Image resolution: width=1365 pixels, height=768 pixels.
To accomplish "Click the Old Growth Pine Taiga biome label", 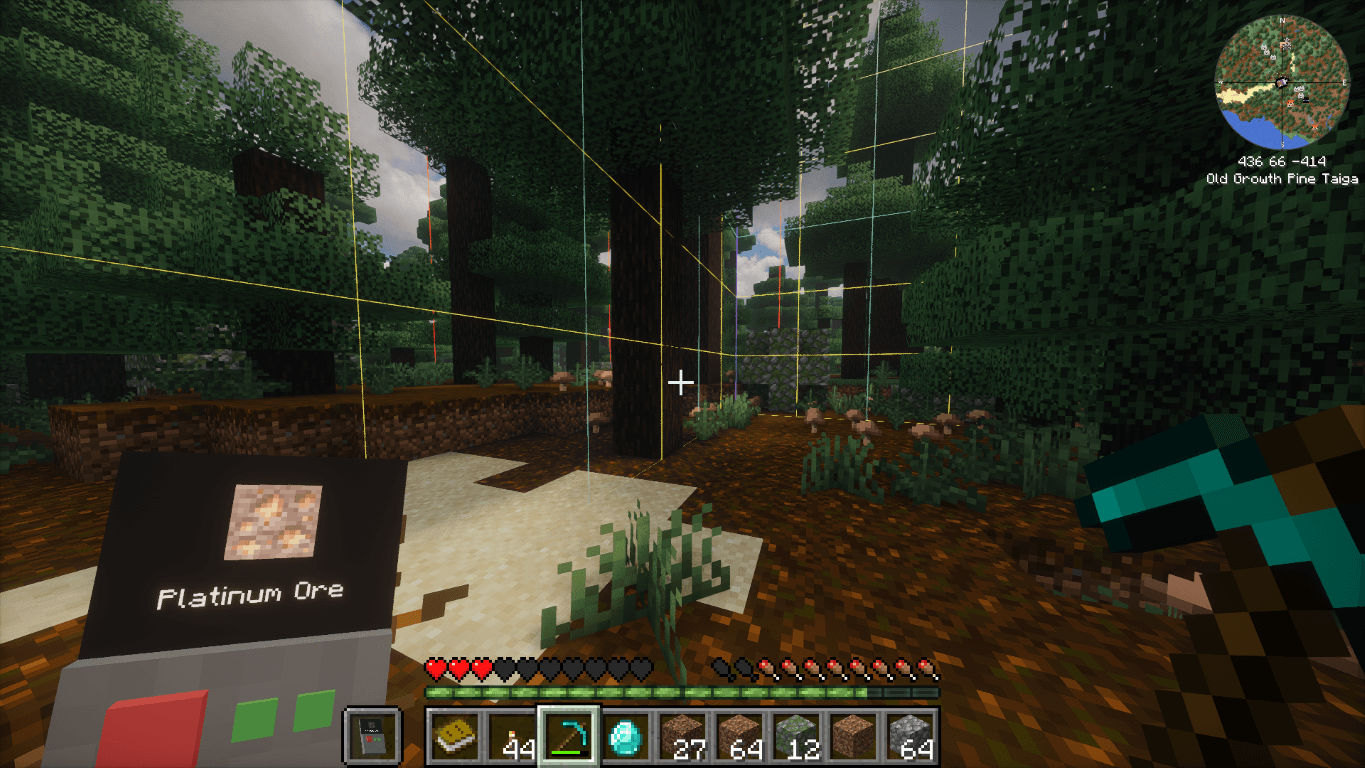I will (1283, 177).
